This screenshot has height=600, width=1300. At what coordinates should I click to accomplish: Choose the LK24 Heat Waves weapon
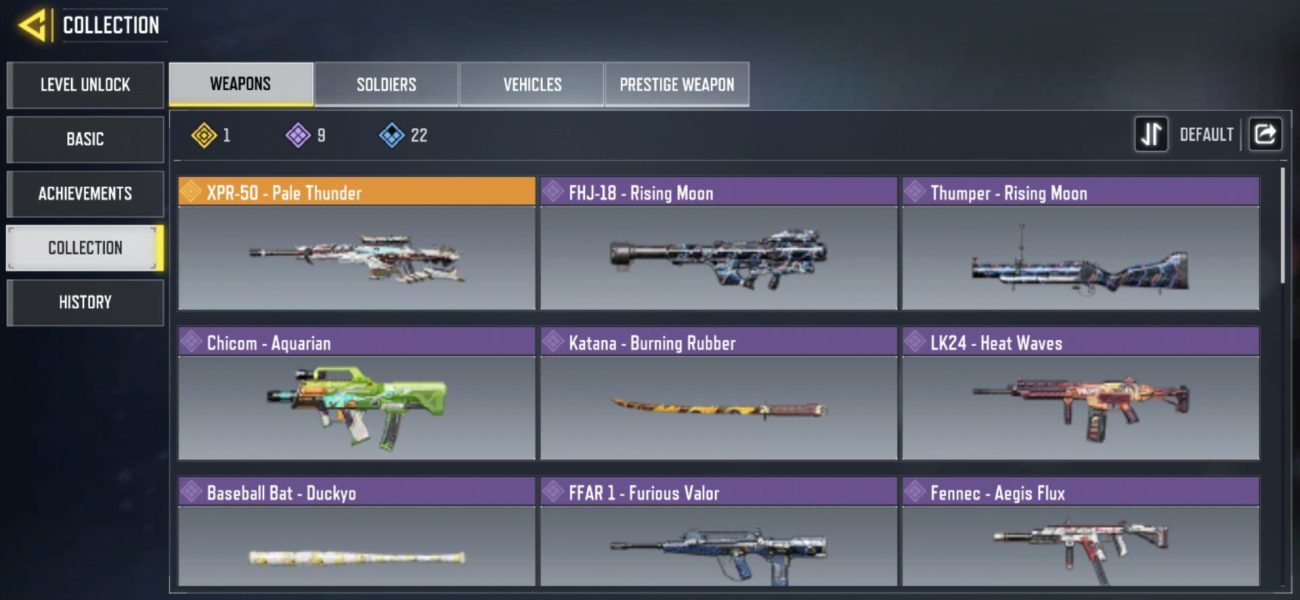[1080, 395]
